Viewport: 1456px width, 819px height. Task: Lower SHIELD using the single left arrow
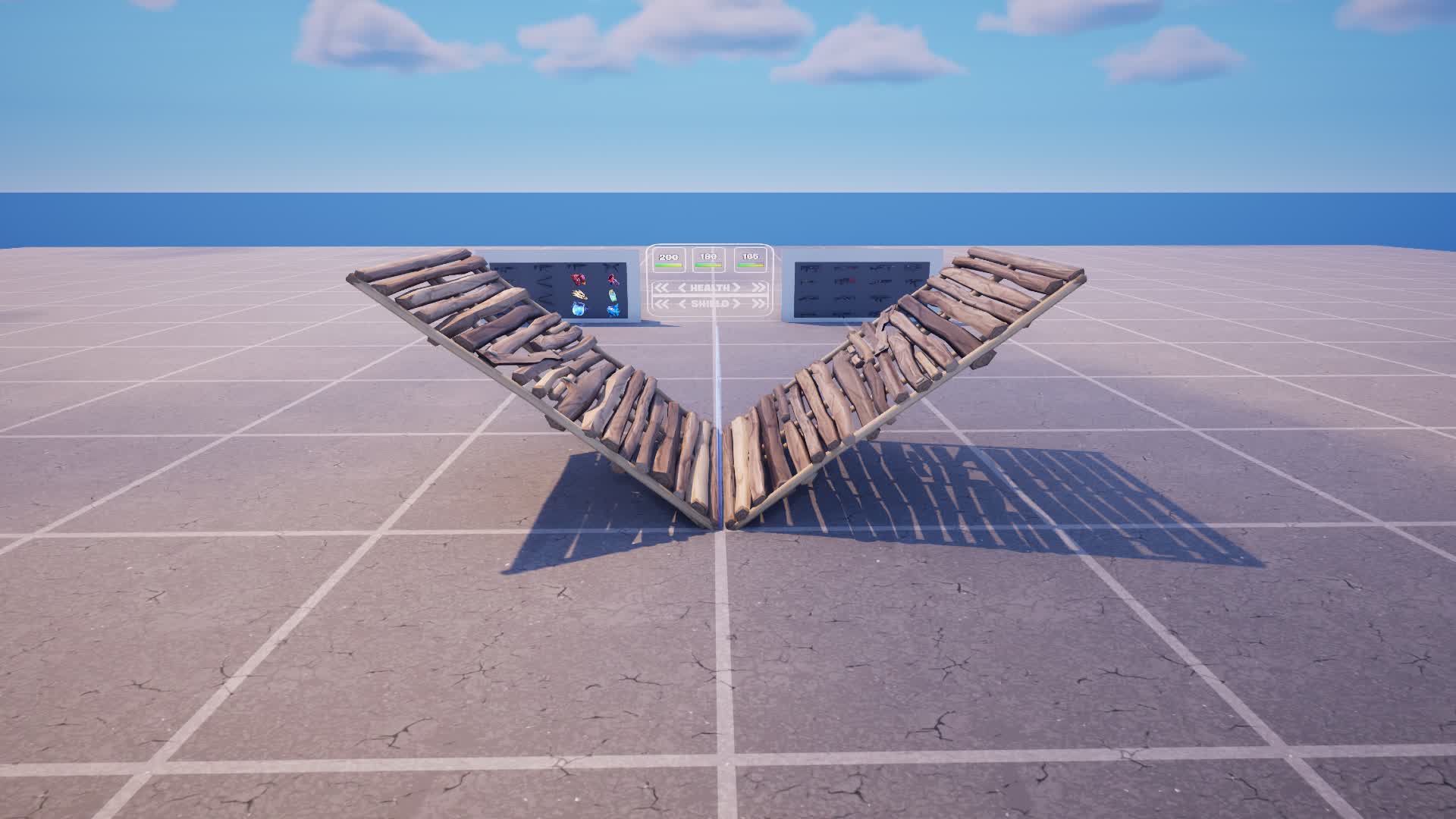(x=682, y=304)
